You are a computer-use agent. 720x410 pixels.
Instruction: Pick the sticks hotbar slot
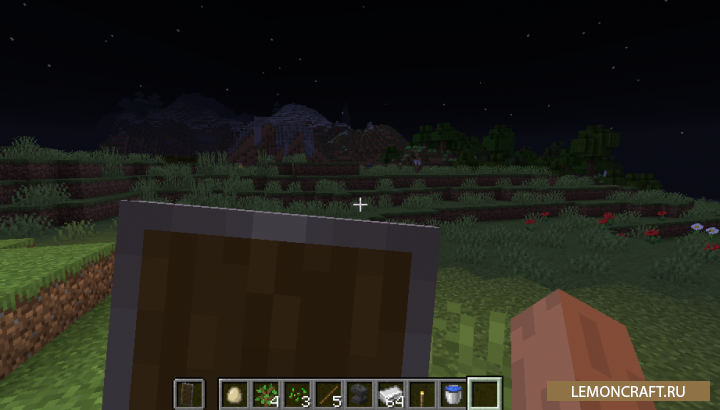(327, 393)
